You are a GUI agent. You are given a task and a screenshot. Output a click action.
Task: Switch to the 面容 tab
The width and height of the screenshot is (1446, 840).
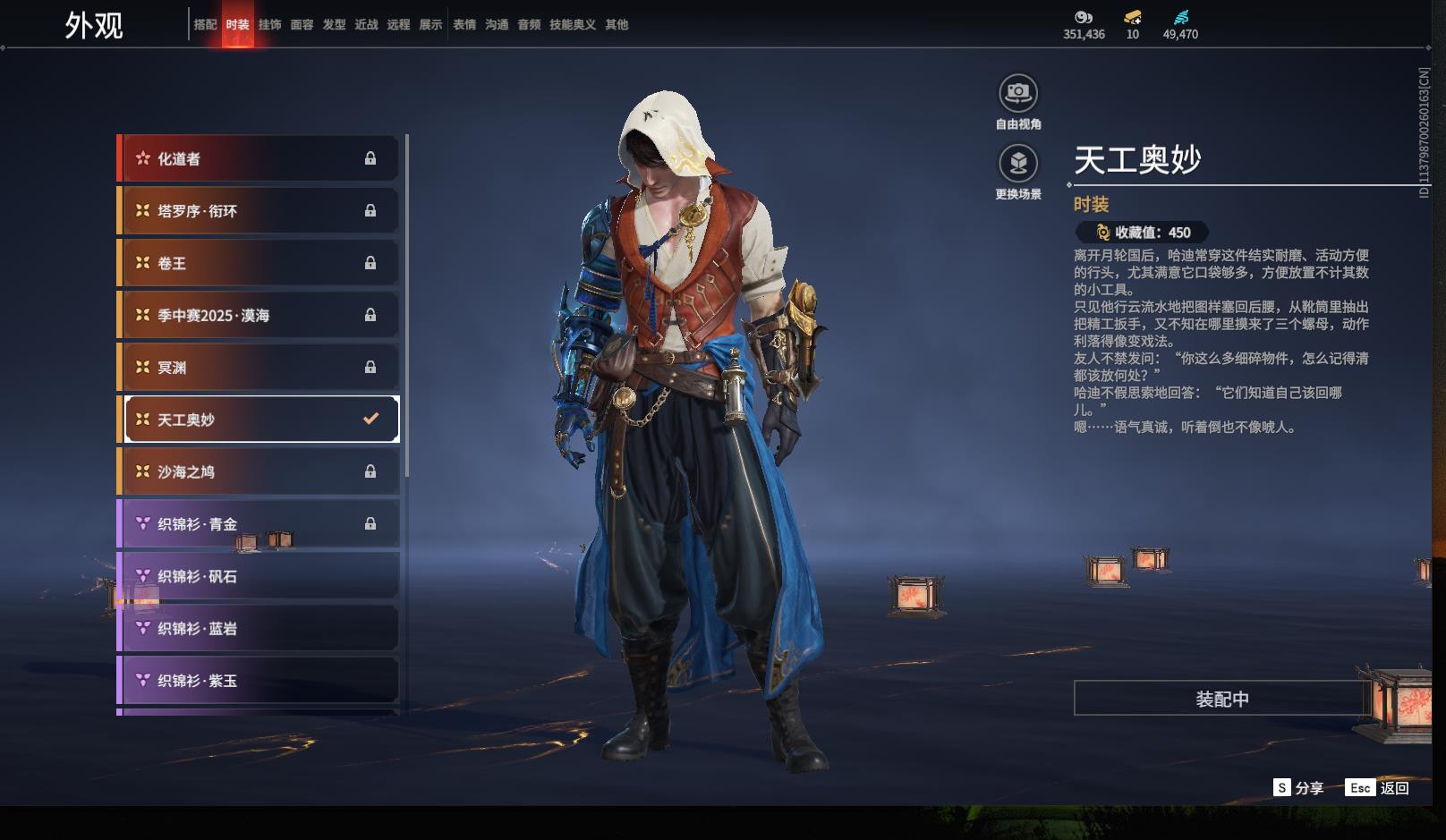(x=302, y=25)
